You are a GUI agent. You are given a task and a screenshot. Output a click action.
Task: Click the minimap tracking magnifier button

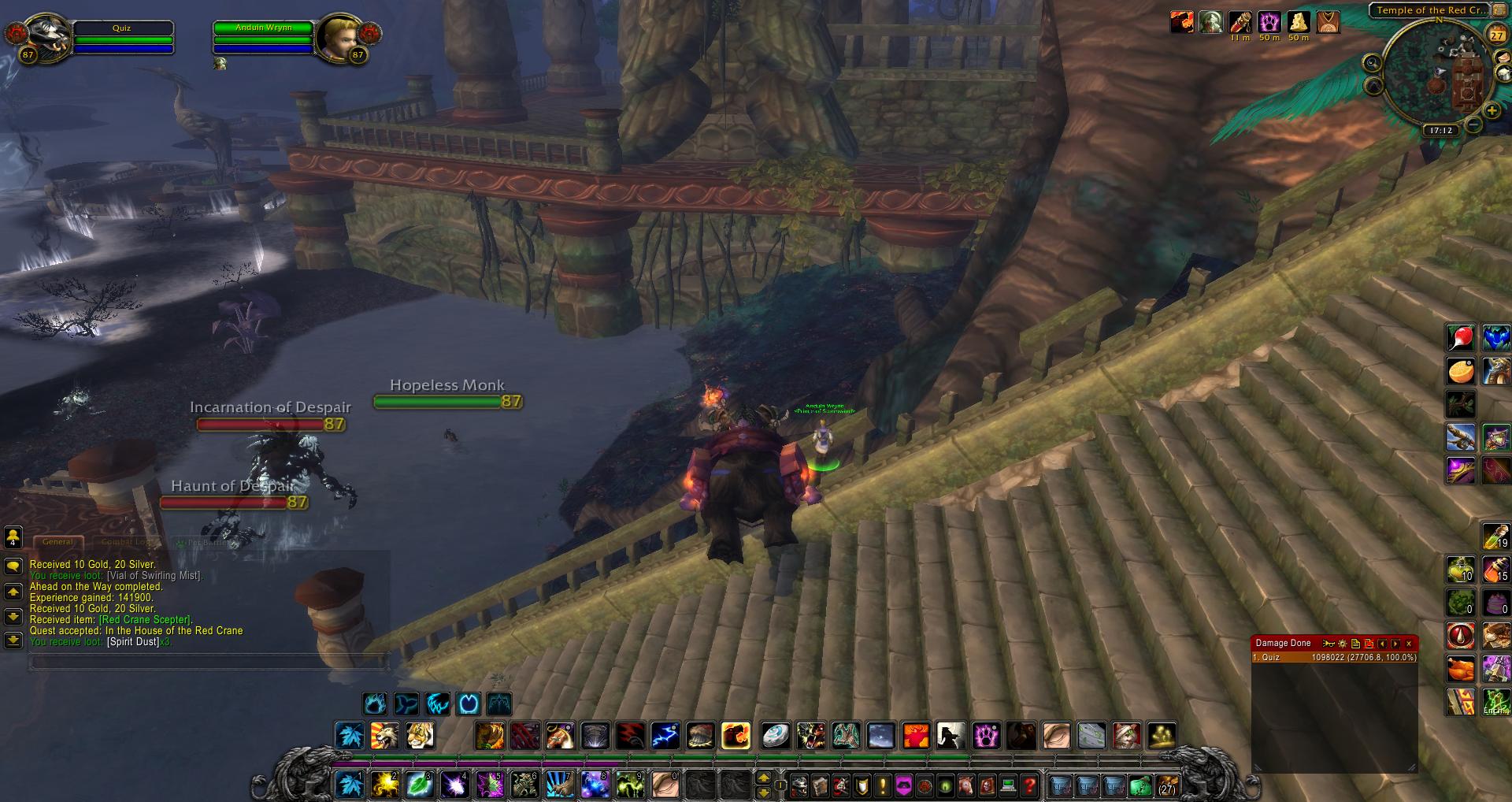point(1373,63)
